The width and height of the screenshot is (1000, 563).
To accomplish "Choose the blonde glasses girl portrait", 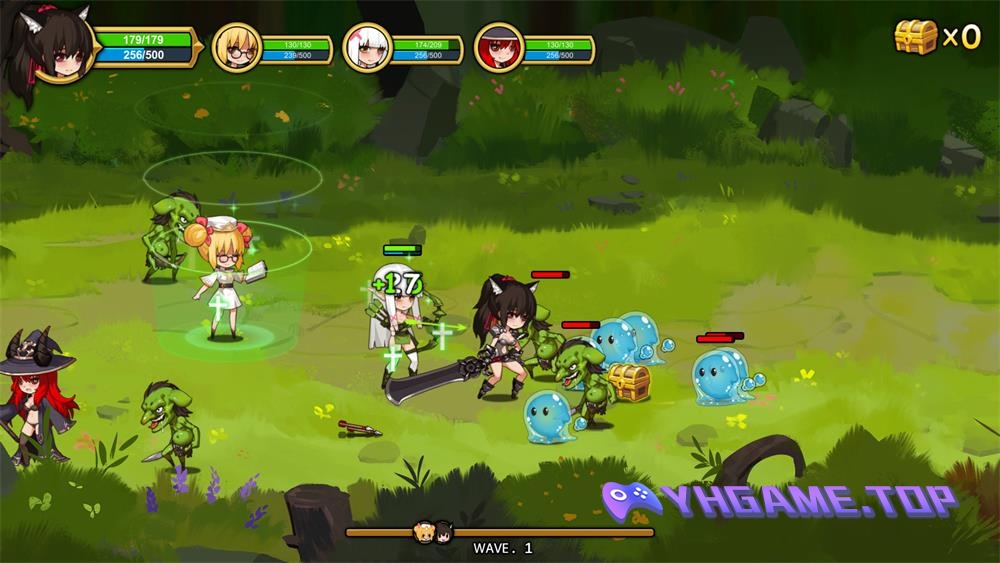I will 236,48.
